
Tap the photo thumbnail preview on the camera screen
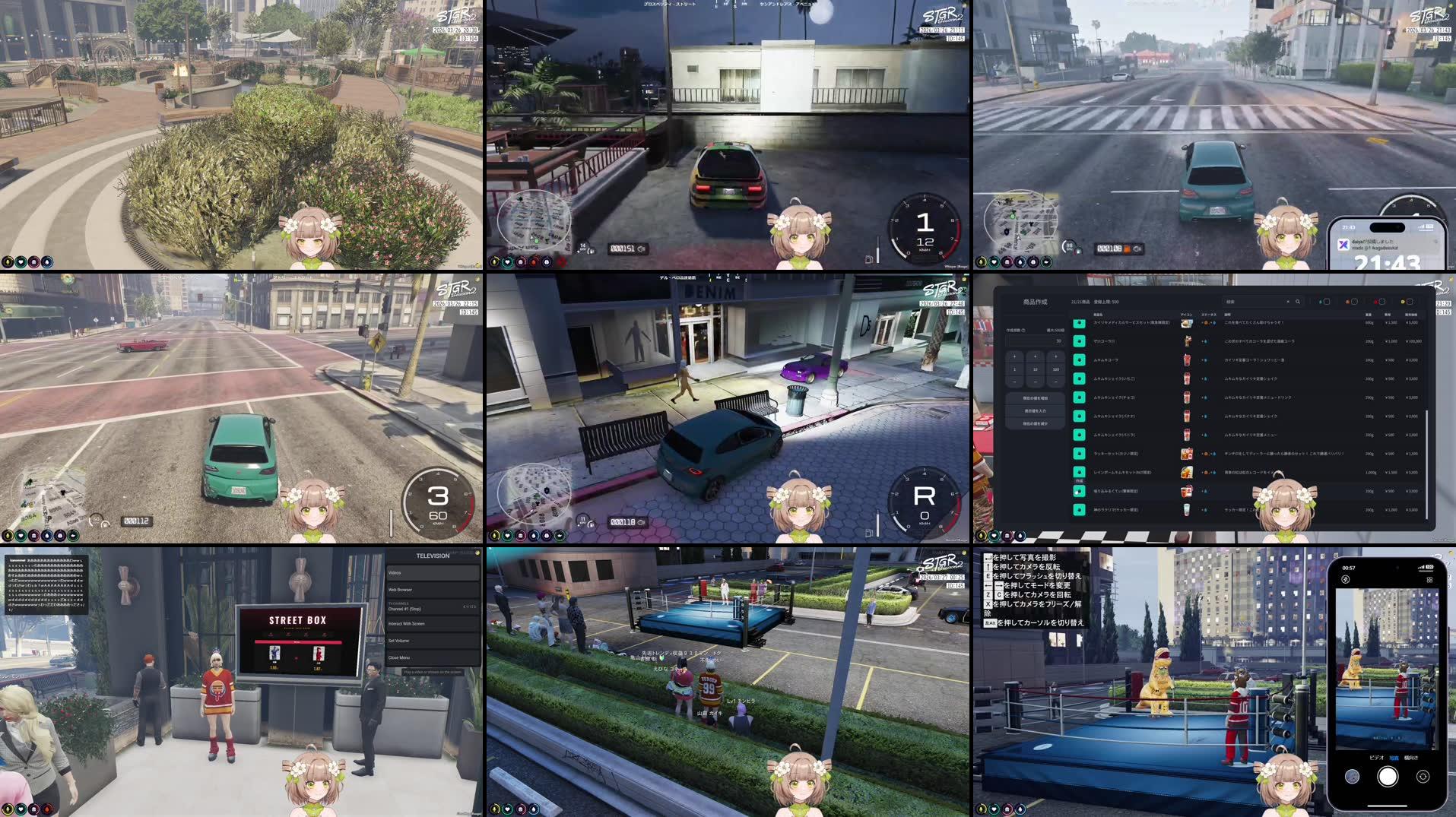click(1353, 777)
